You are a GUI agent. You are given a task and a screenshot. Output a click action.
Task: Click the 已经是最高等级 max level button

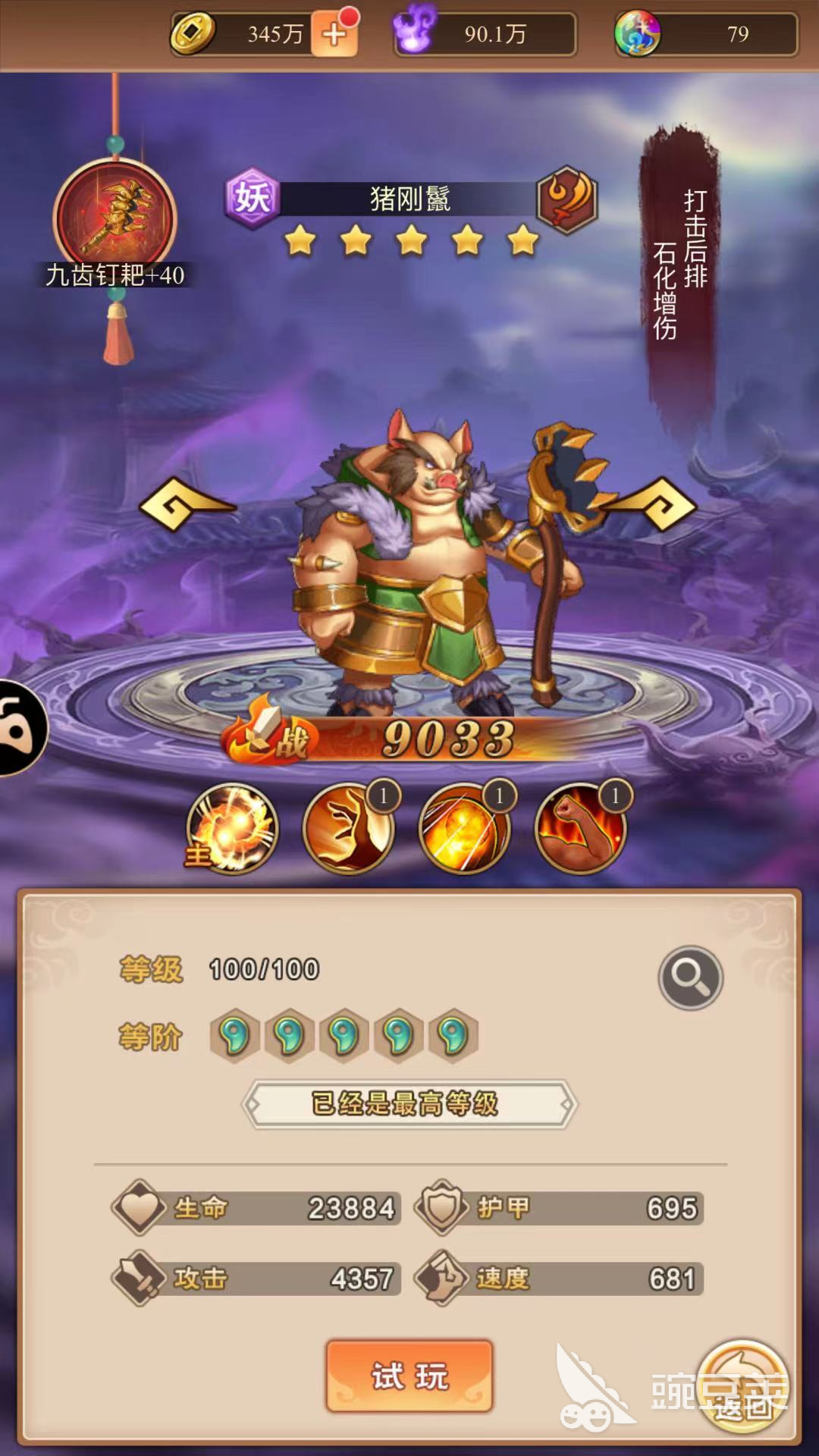409,1104
